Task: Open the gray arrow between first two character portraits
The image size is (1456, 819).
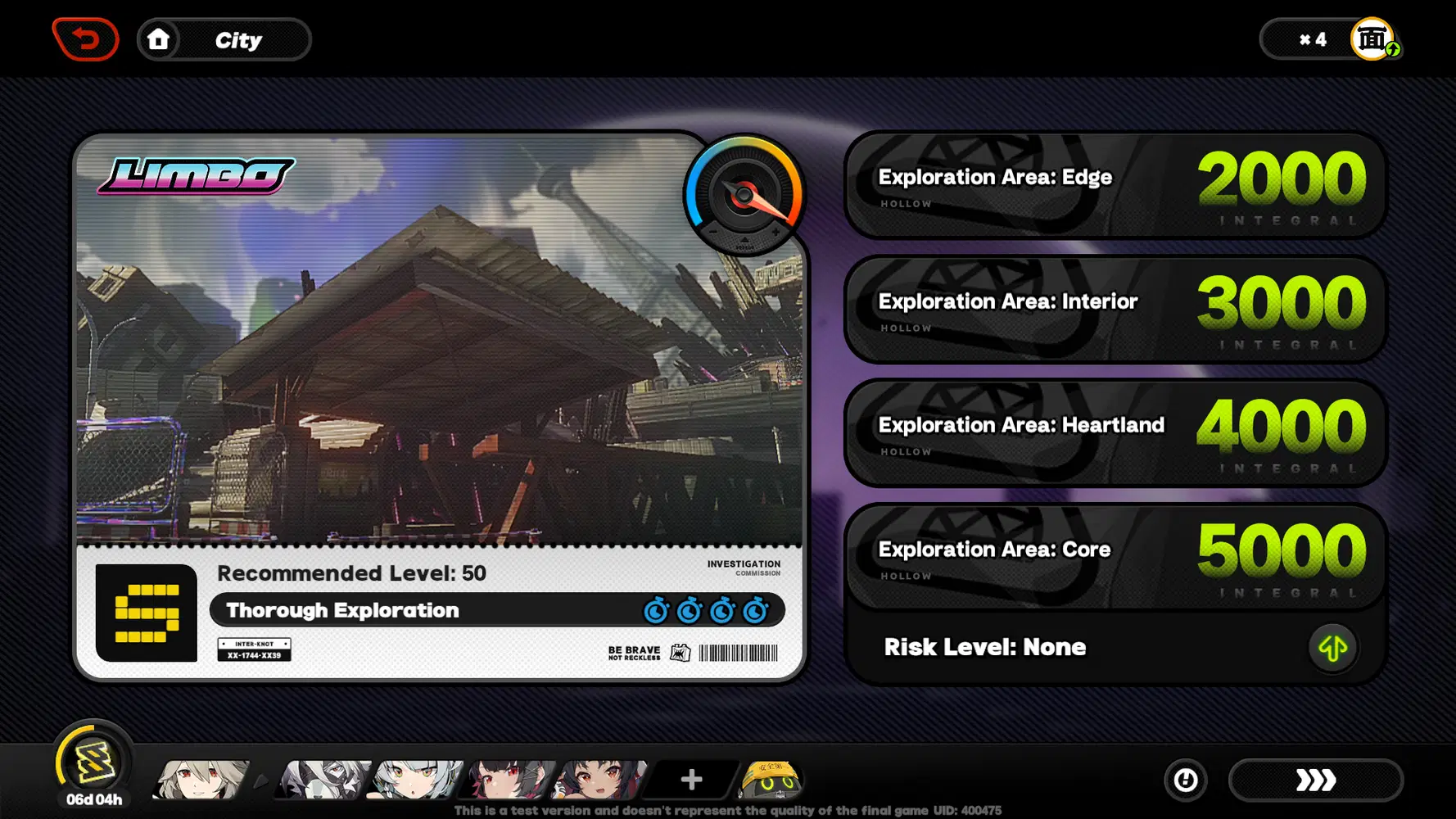Action: [260, 781]
